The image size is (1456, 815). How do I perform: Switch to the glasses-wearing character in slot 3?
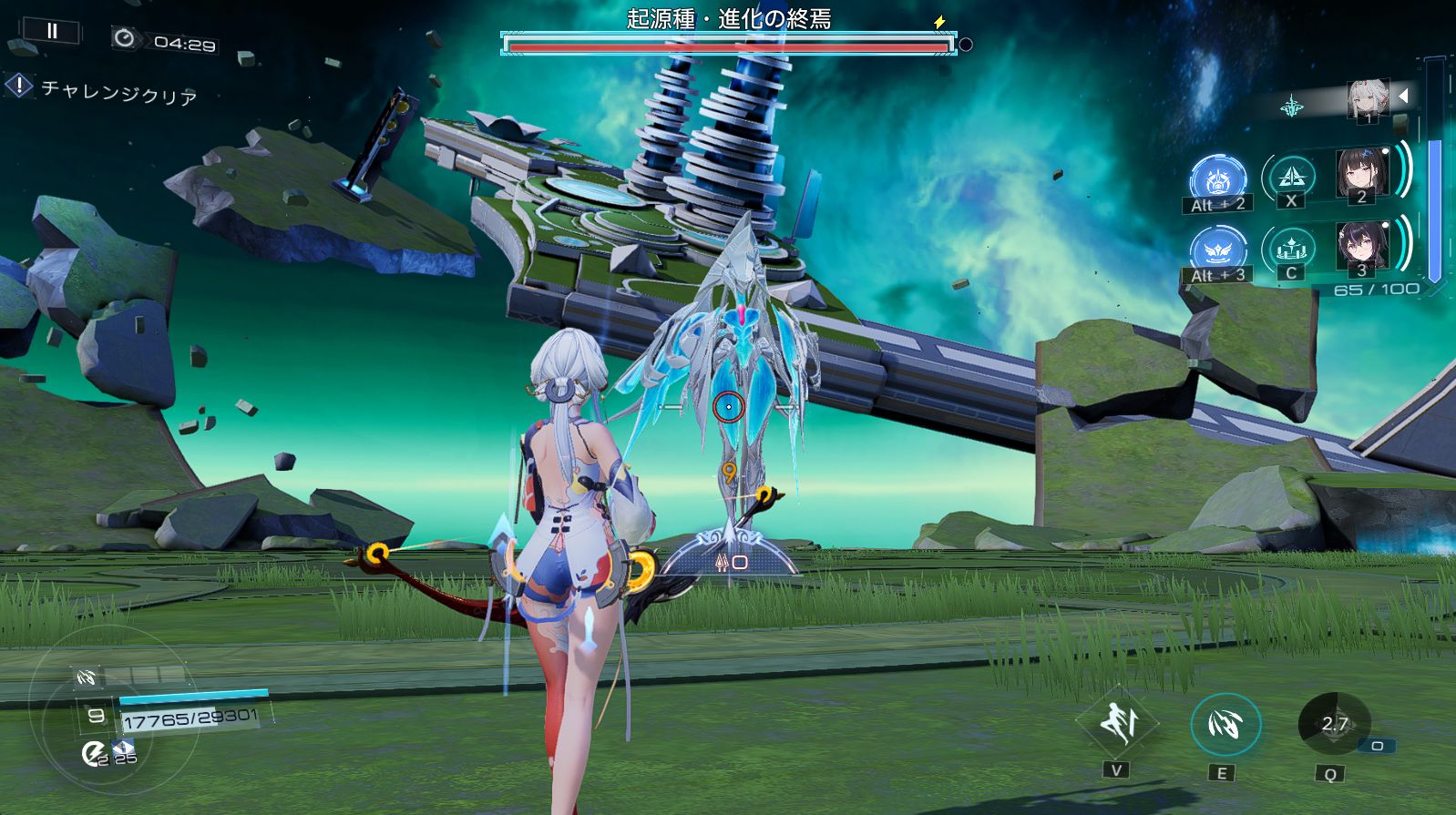[x=1361, y=246]
